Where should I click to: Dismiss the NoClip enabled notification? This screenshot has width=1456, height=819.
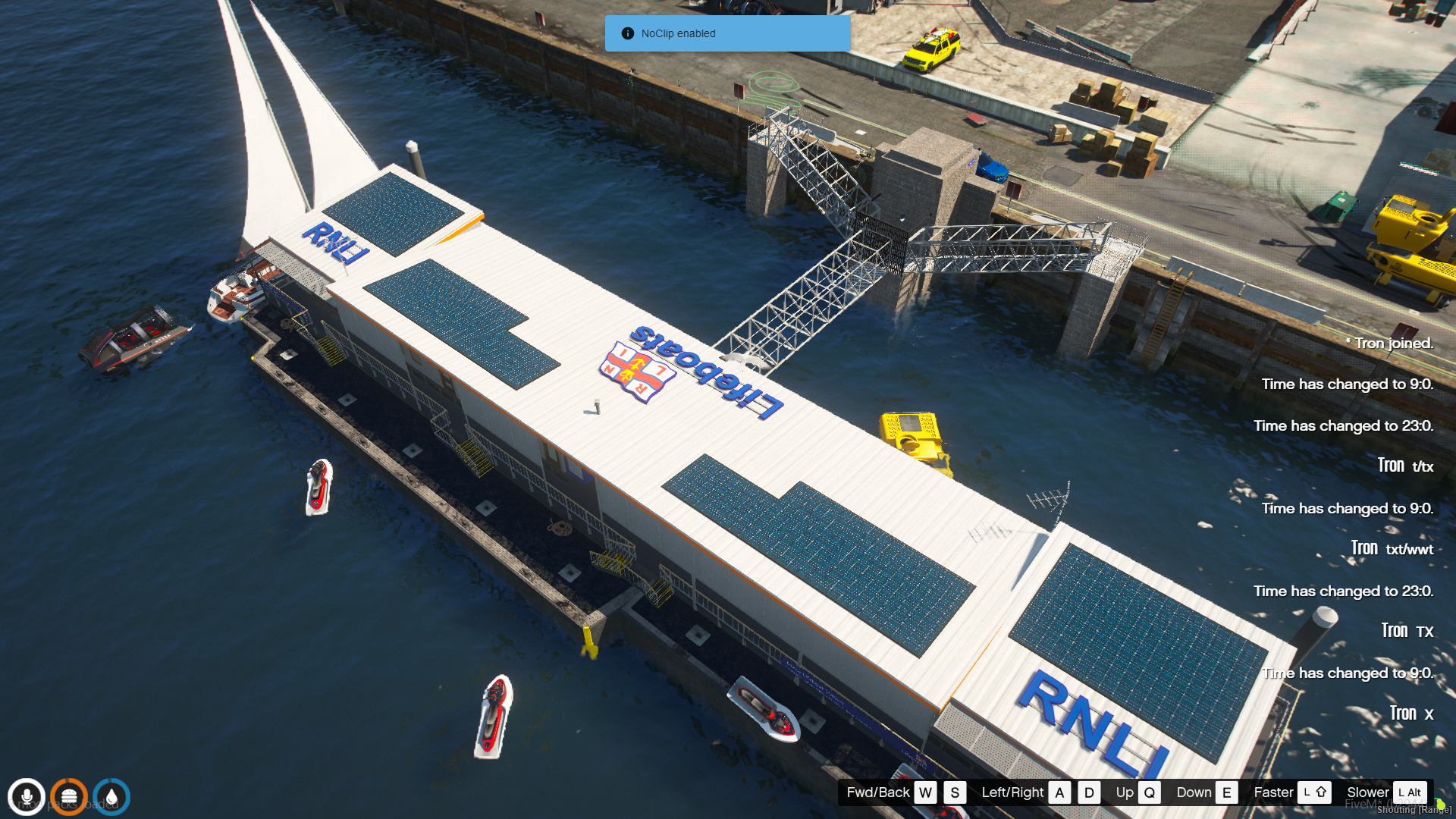726,33
